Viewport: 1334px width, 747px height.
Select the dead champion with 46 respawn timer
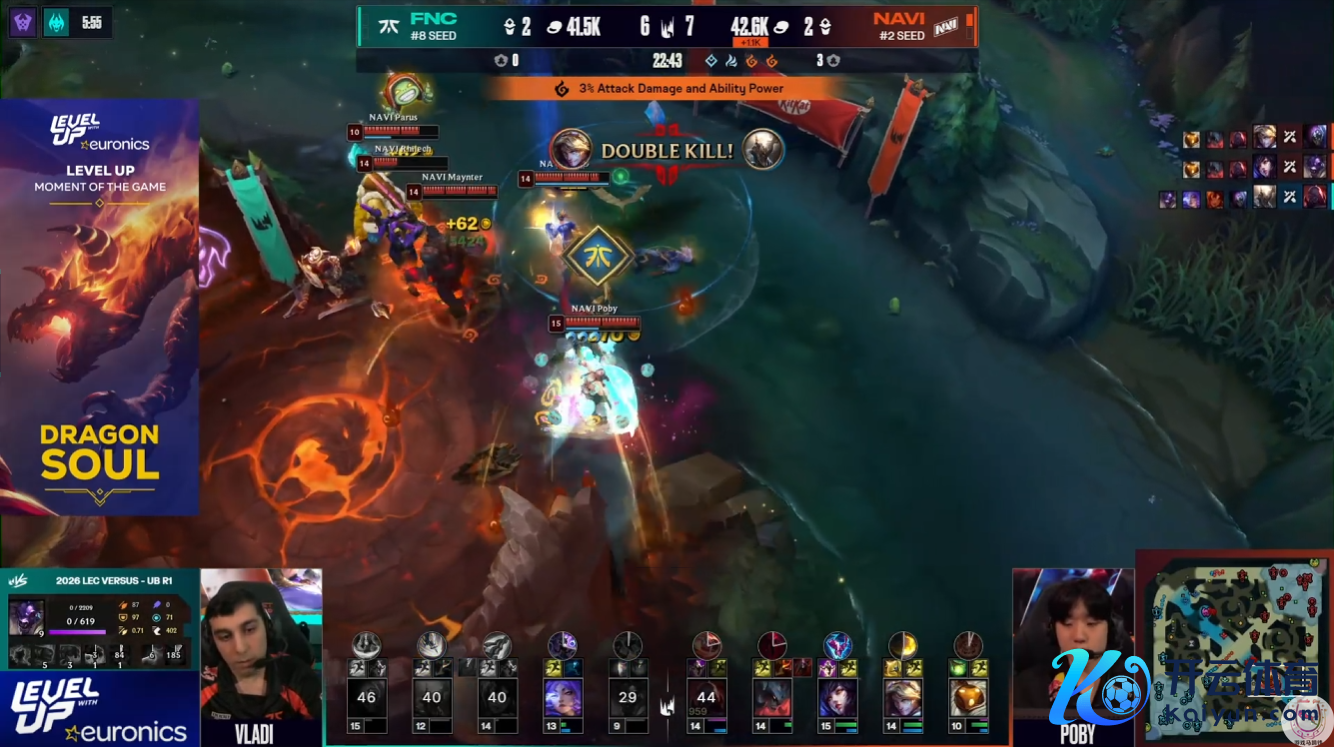coord(366,697)
